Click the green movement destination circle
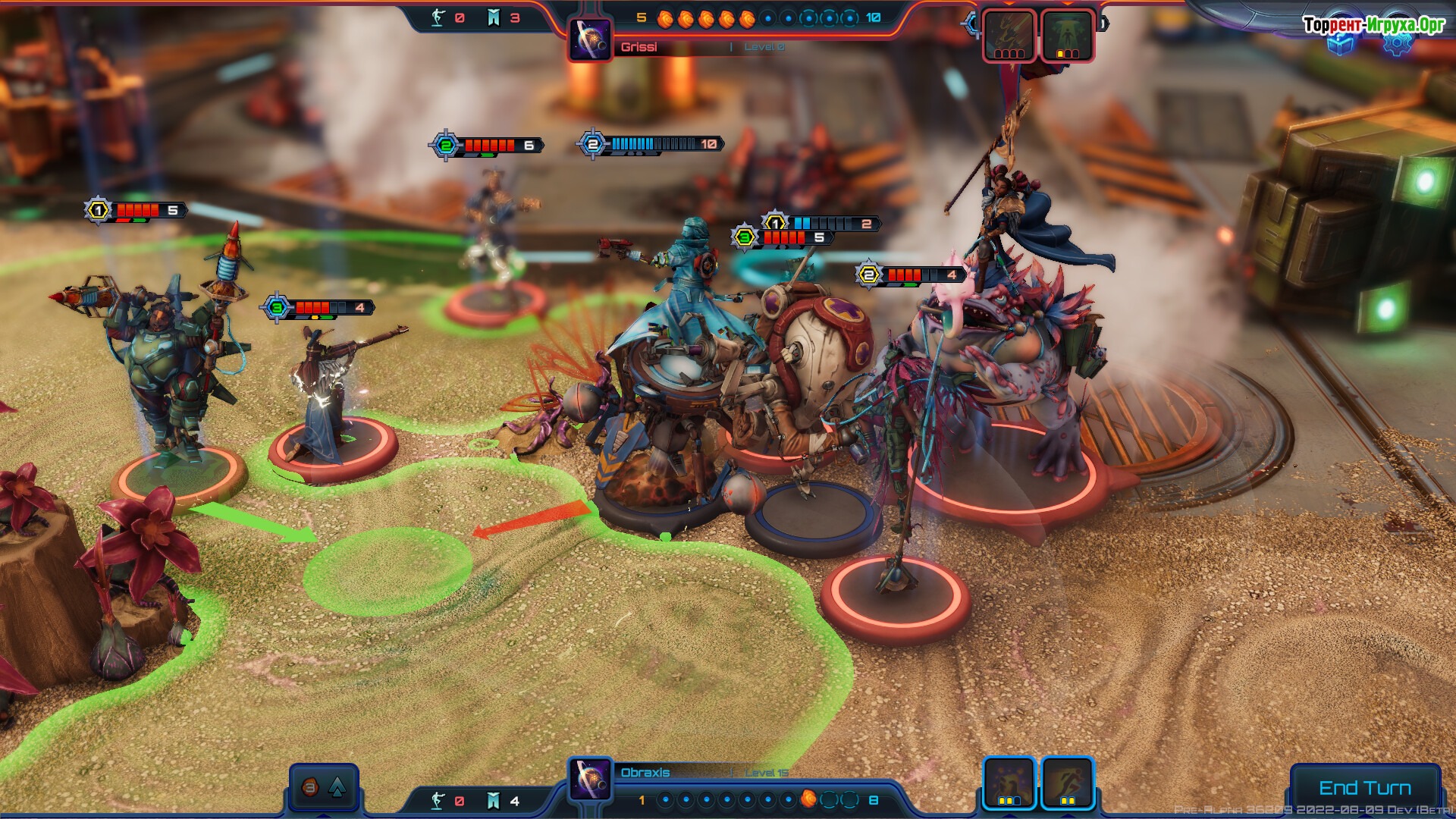 (x=387, y=570)
